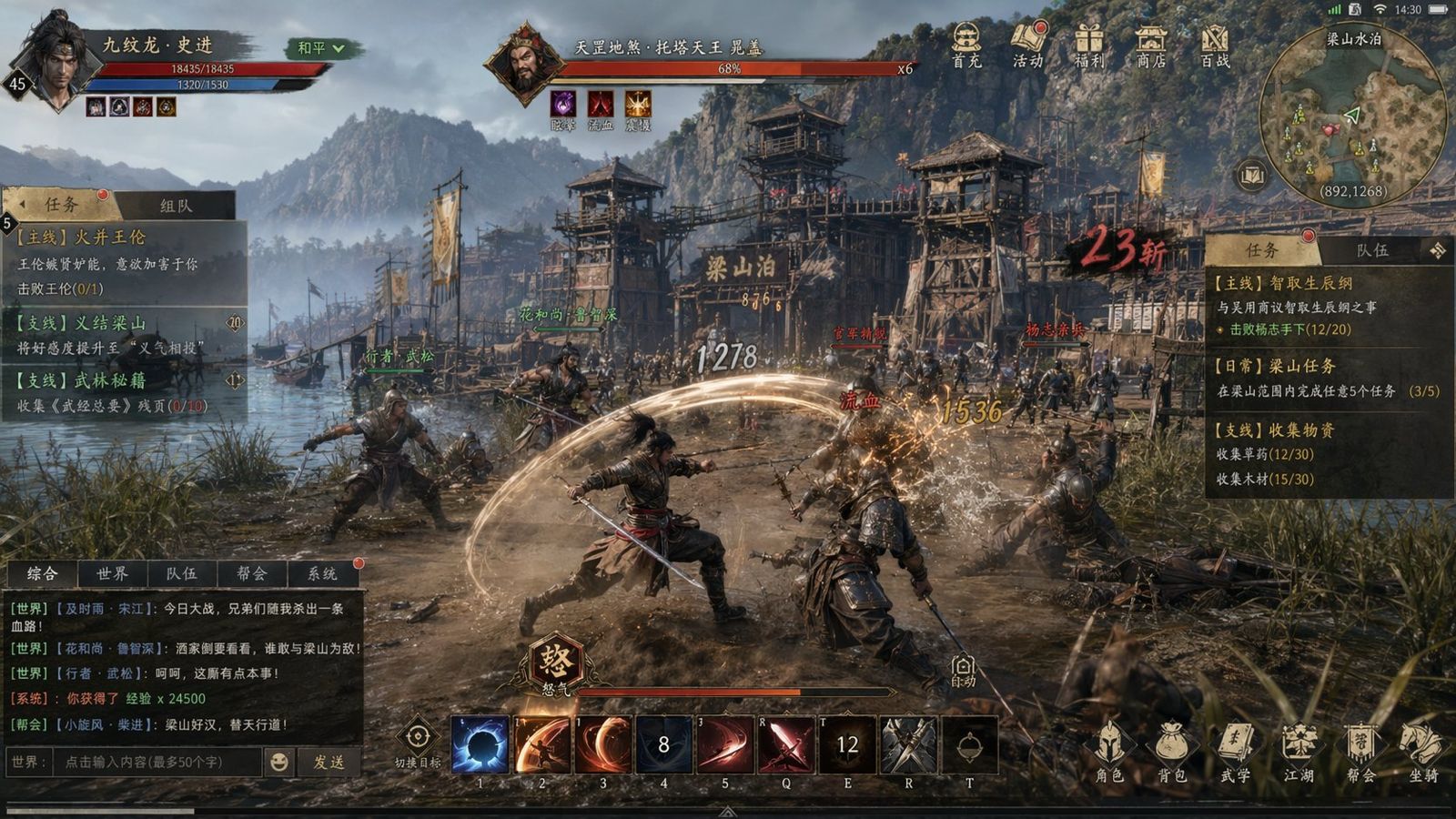Screen dimensions: 1456x819
Task: Switch to the 世界 chat tab
Action: pos(112,573)
